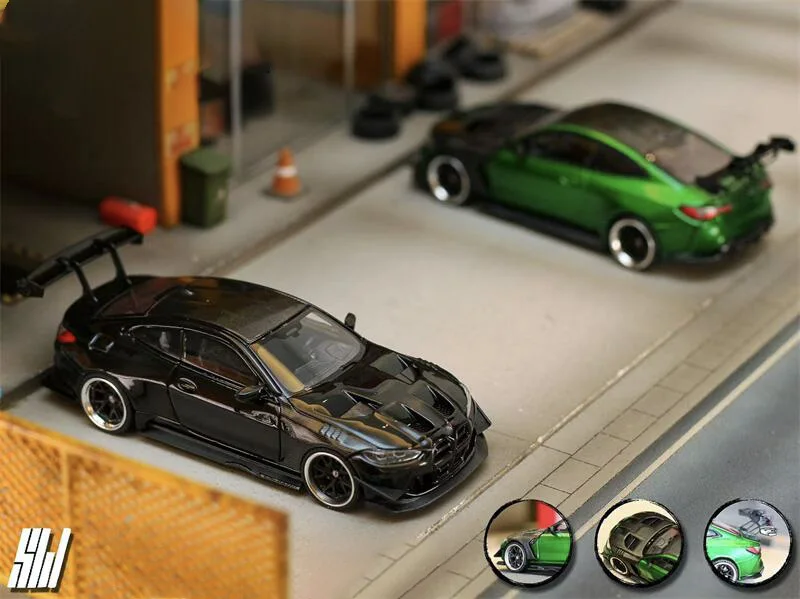Open the green car front wheel close-up thumbnail
The width and height of the screenshot is (800, 599).
pyautogui.click(x=528, y=543)
